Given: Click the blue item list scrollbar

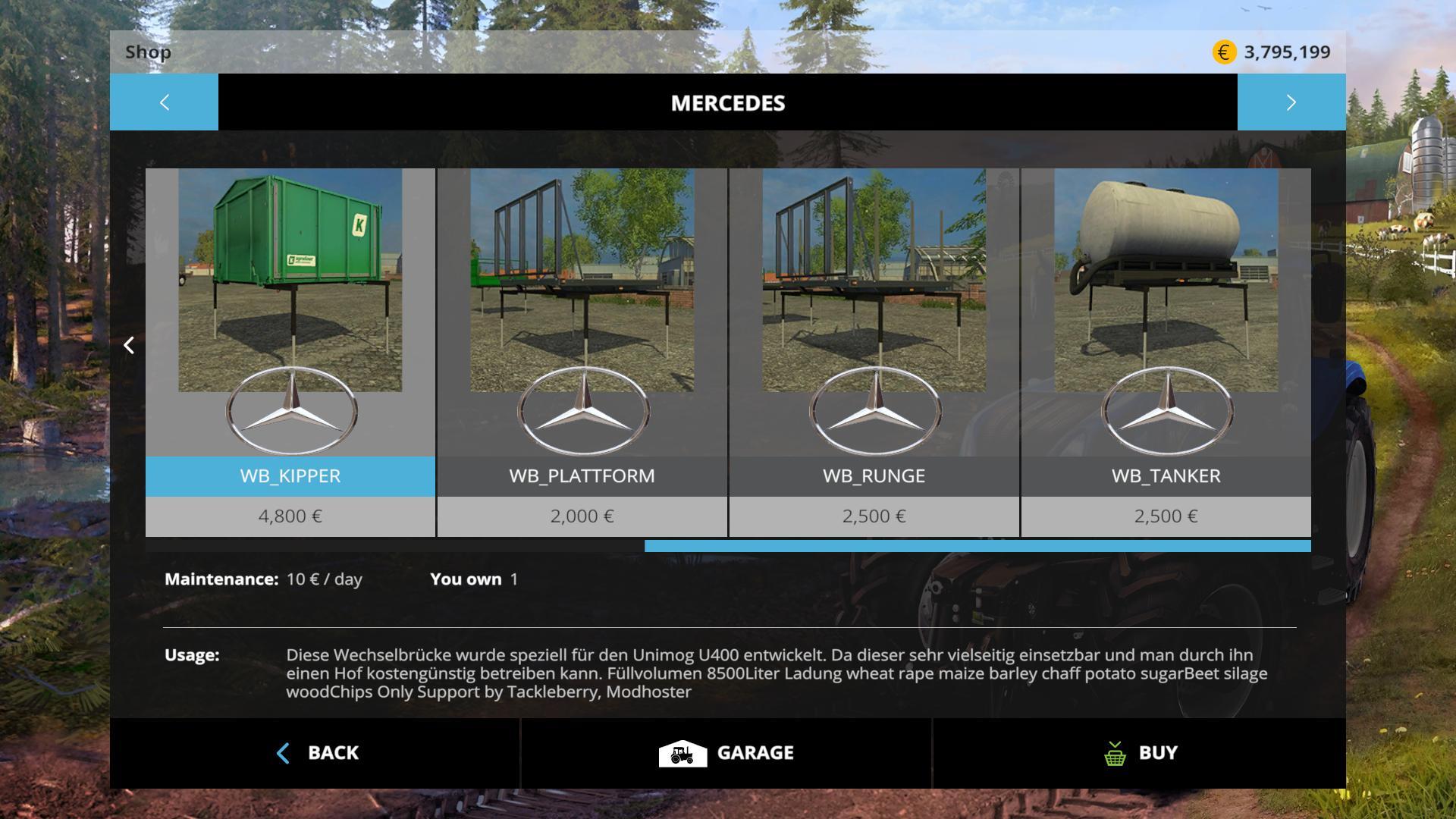Looking at the screenshot, I should pyautogui.click(x=977, y=546).
